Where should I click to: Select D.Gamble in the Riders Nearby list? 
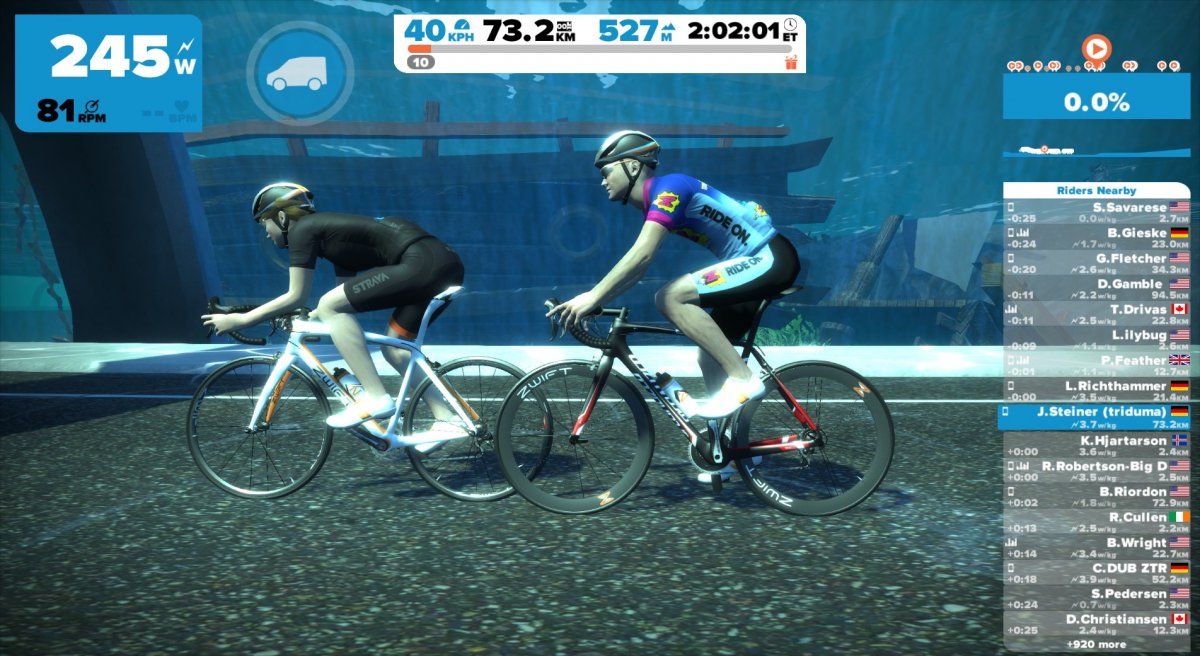point(1096,290)
